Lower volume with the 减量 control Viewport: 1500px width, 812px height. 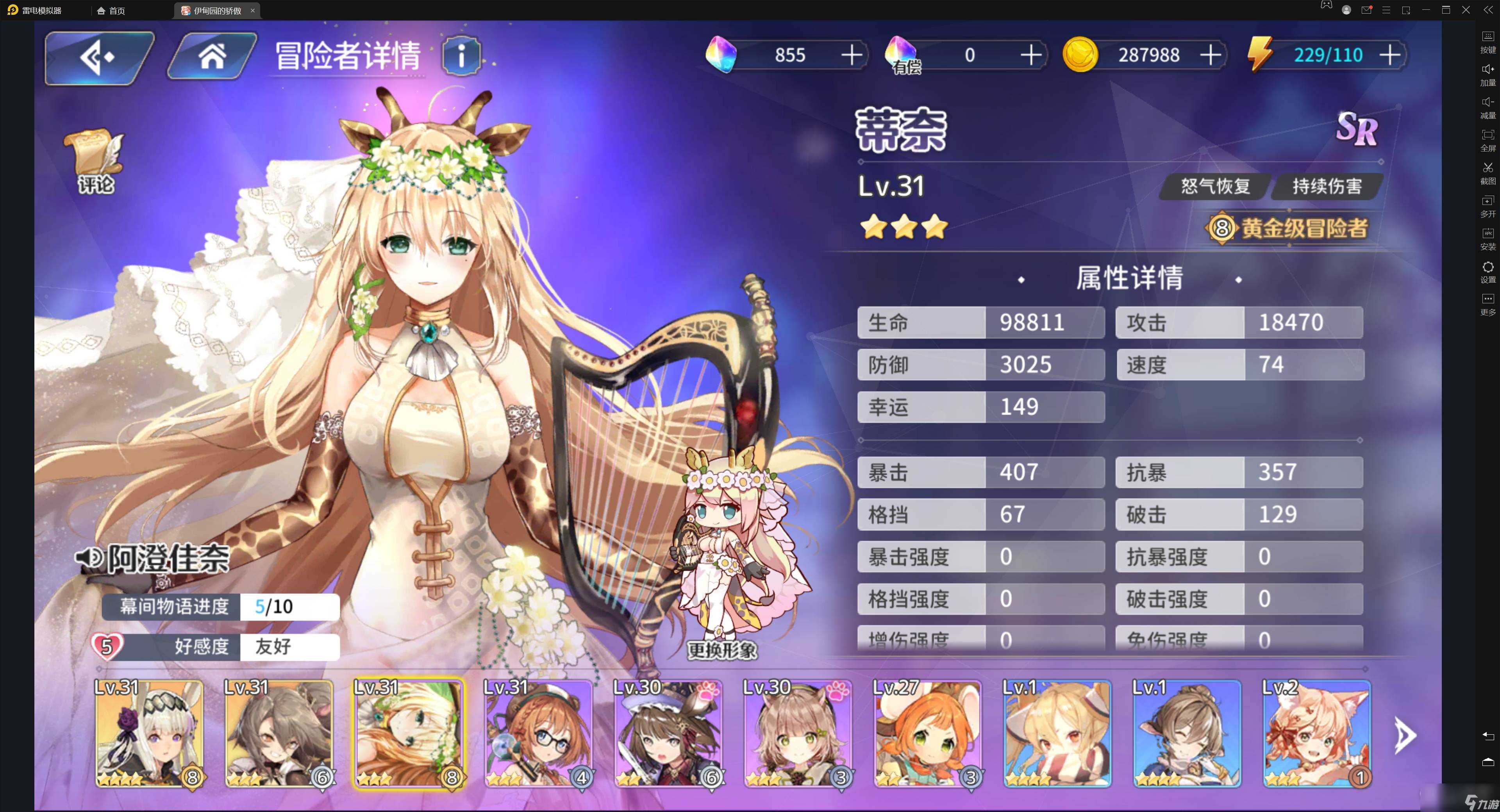point(1488,105)
